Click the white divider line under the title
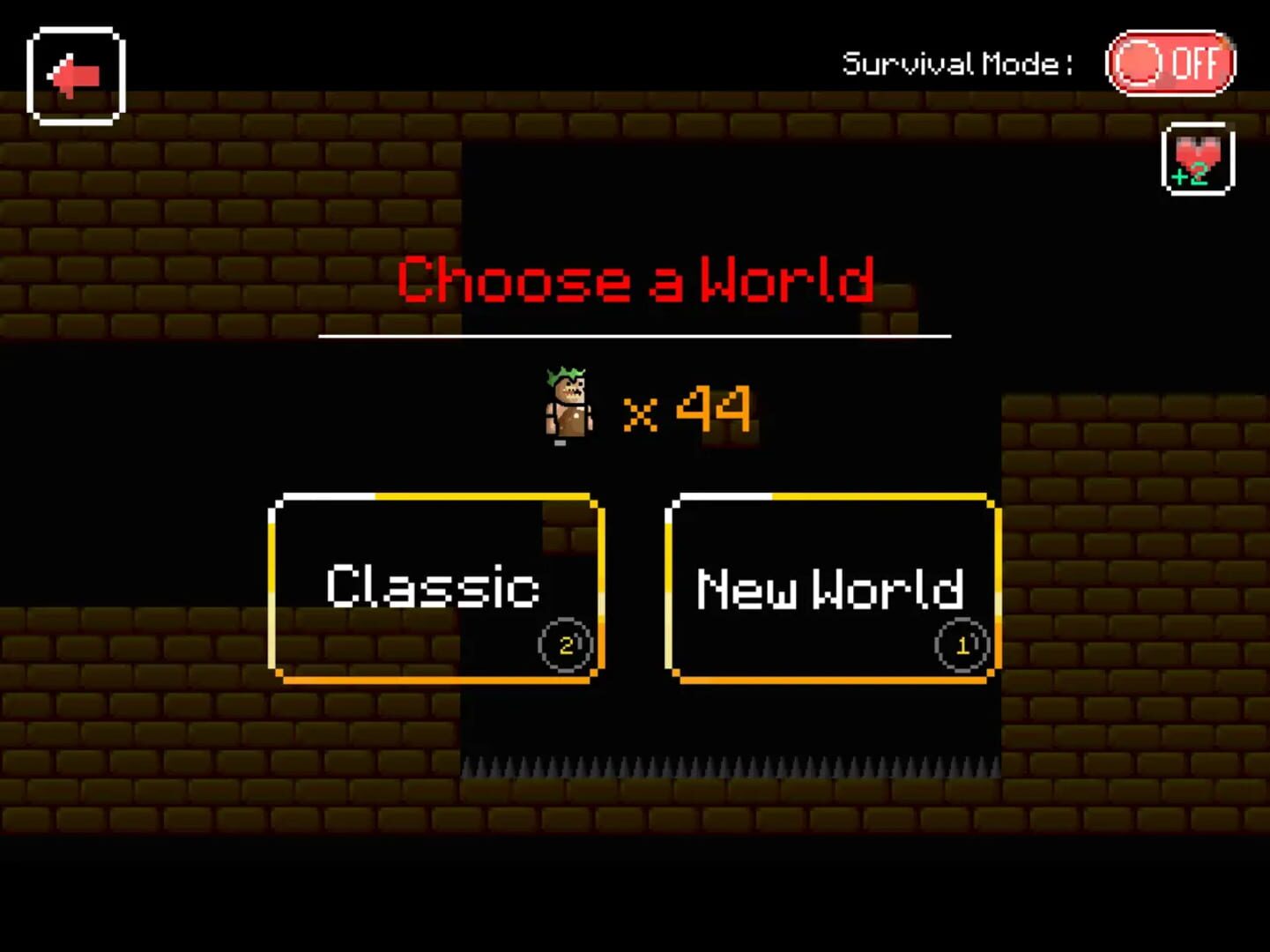This screenshot has width=1270, height=952. [635, 336]
